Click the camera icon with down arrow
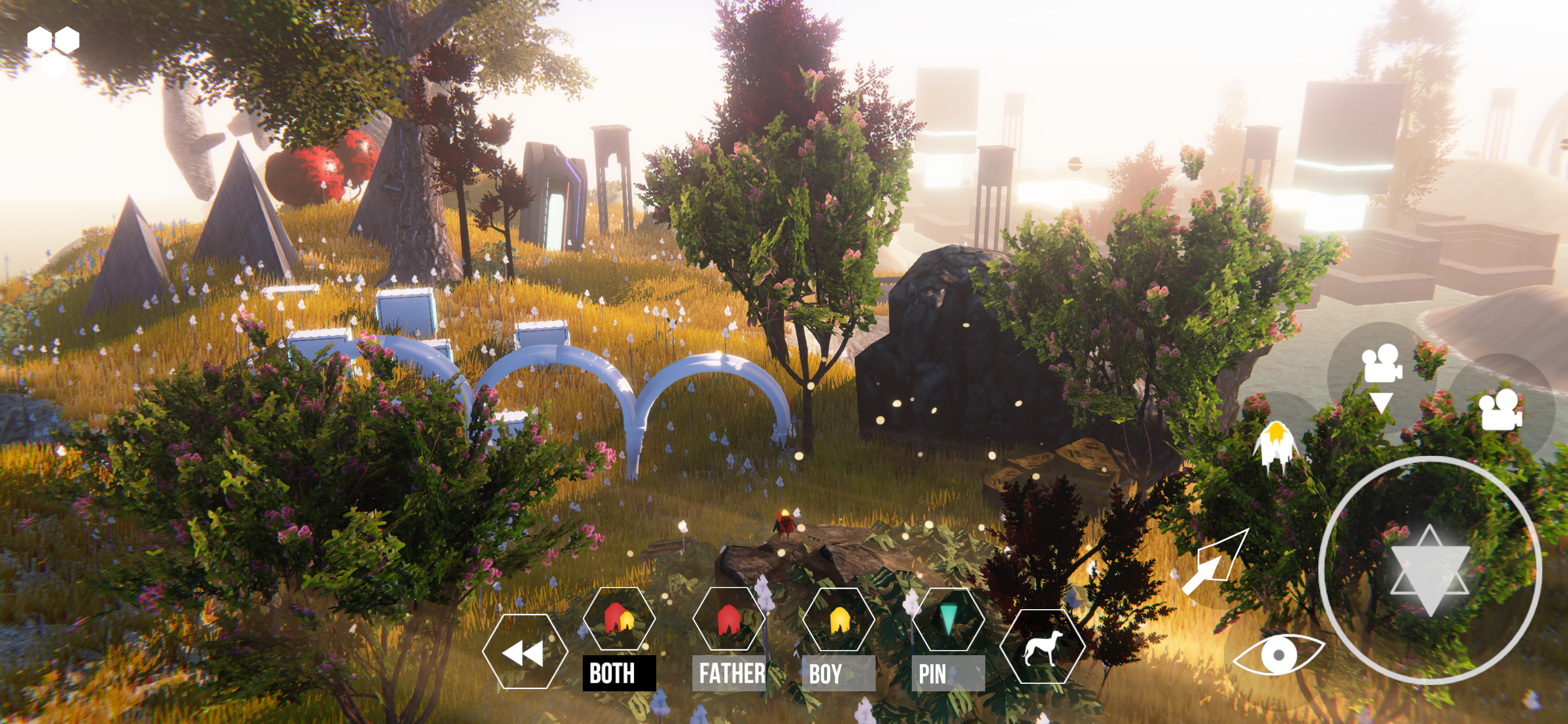Image resolution: width=1568 pixels, height=724 pixels. (1381, 376)
